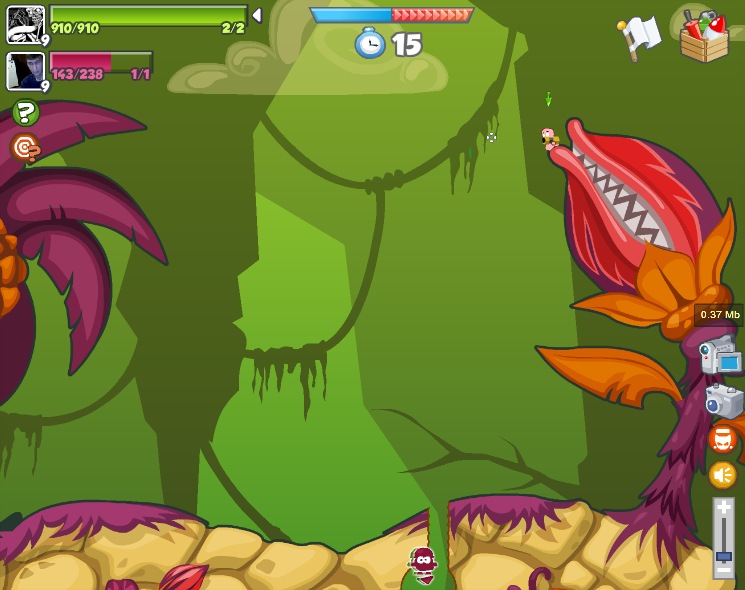Open the green question mark help
Viewport: 745px width, 590px height.
pos(26,113)
